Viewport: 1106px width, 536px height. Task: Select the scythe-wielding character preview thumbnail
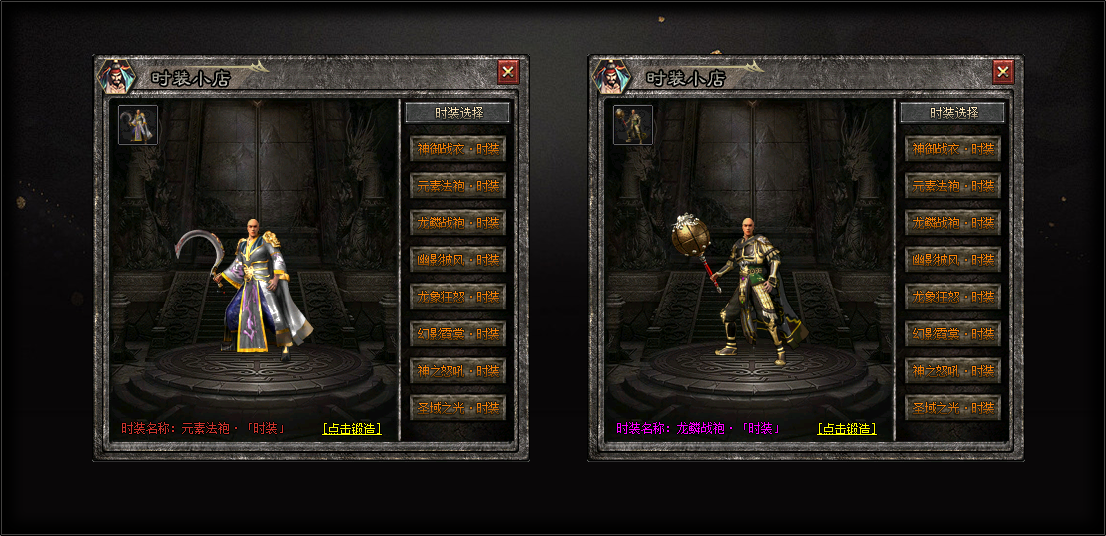tap(138, 125)
